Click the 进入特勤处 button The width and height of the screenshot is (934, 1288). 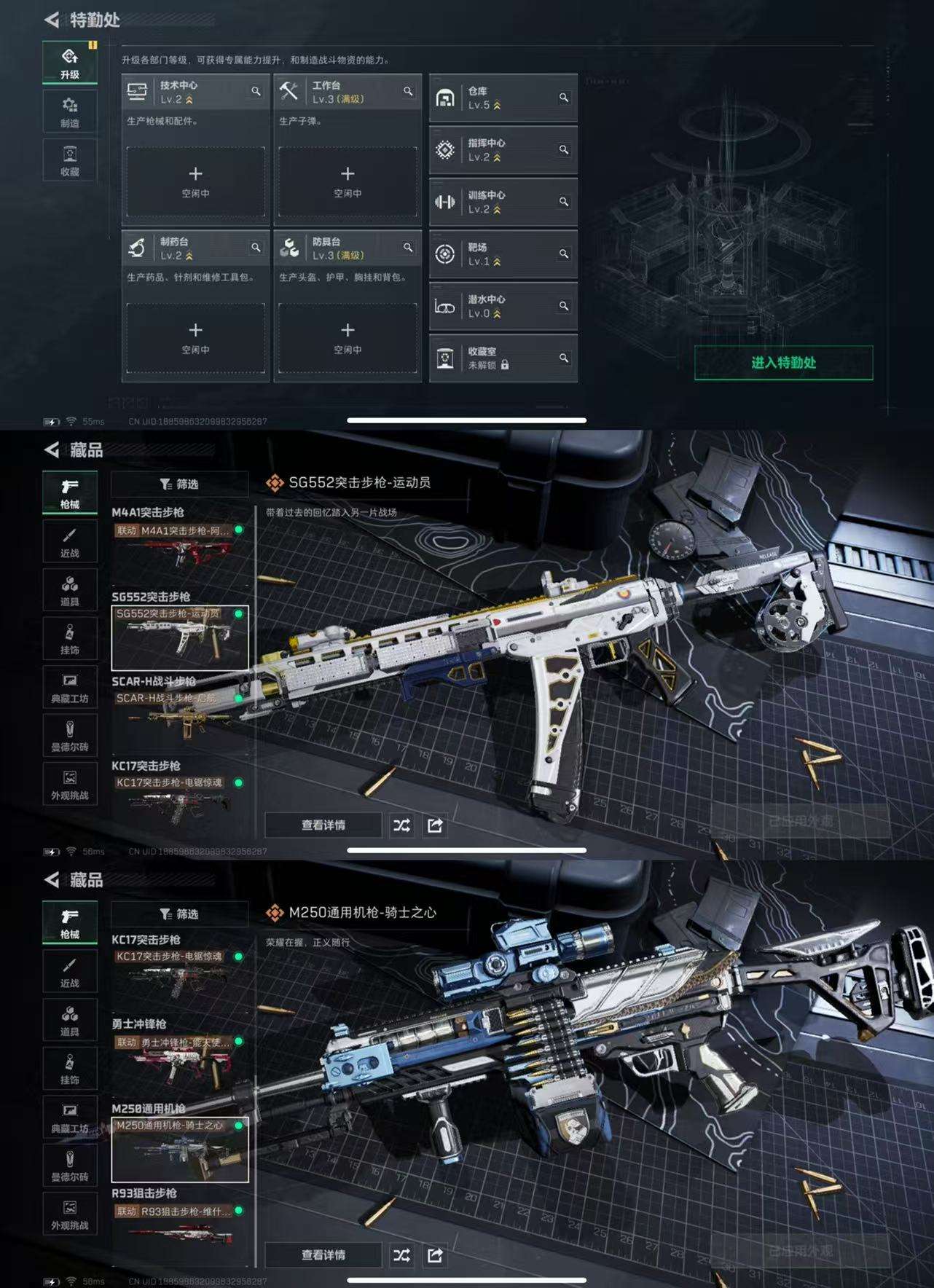pyautogui.click(x=783, y=363)
